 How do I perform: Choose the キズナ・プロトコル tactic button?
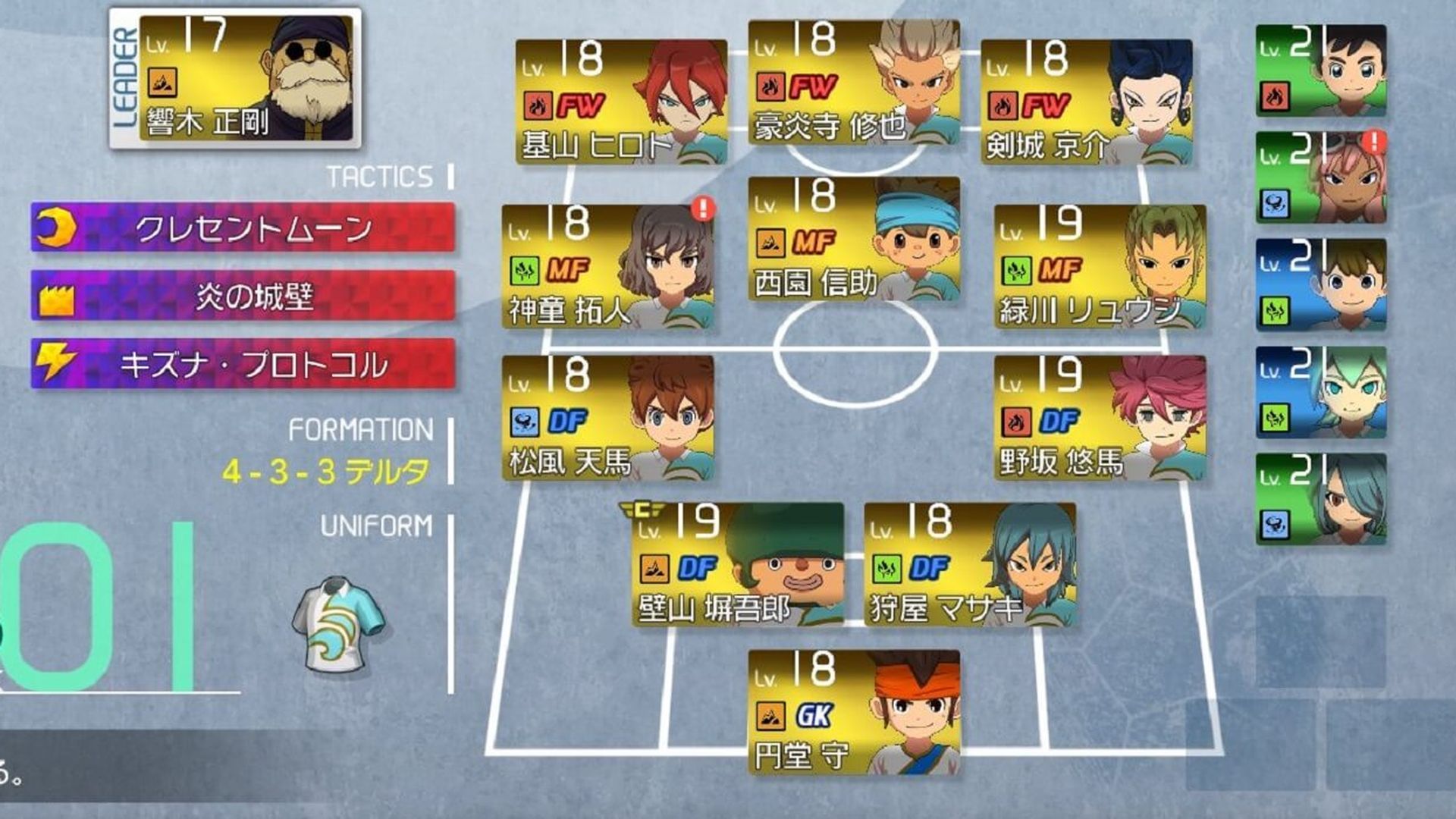point(243,365)
